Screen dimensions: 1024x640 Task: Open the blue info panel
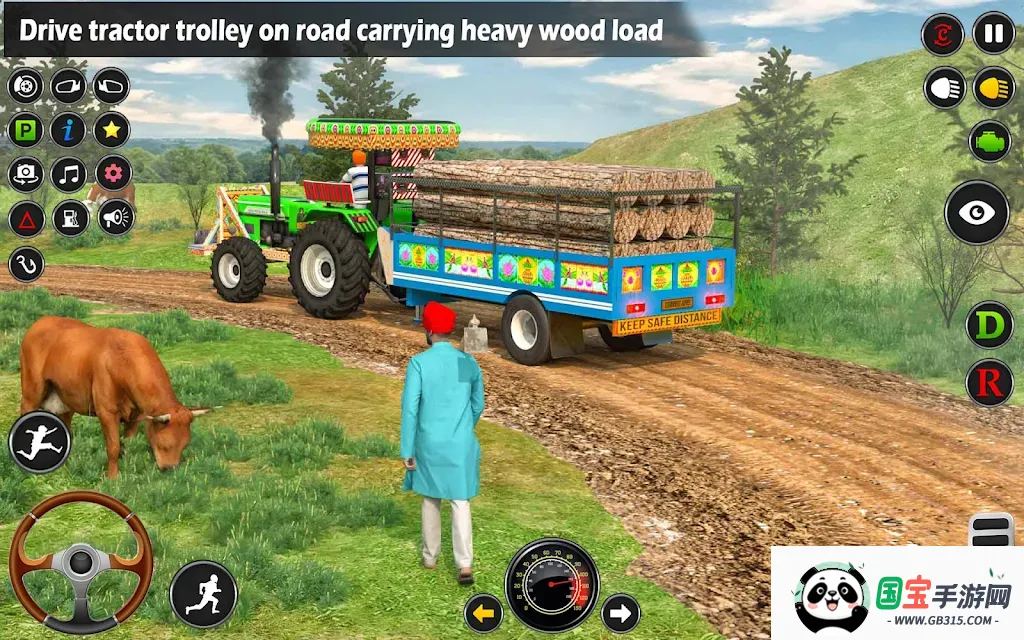point(69,130)
